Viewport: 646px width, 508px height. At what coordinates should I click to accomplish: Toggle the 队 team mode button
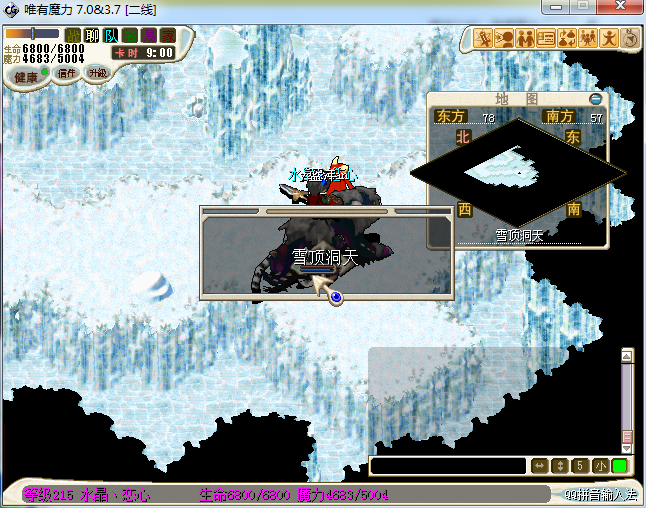(111, 36)
